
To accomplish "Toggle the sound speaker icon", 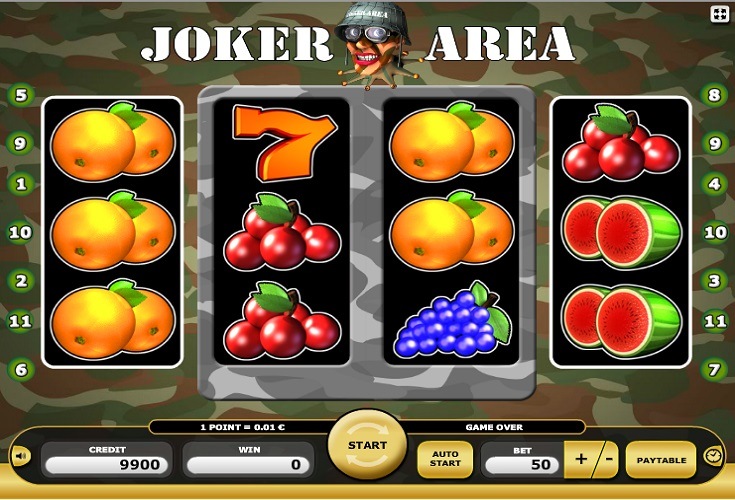I will point(20,457).
